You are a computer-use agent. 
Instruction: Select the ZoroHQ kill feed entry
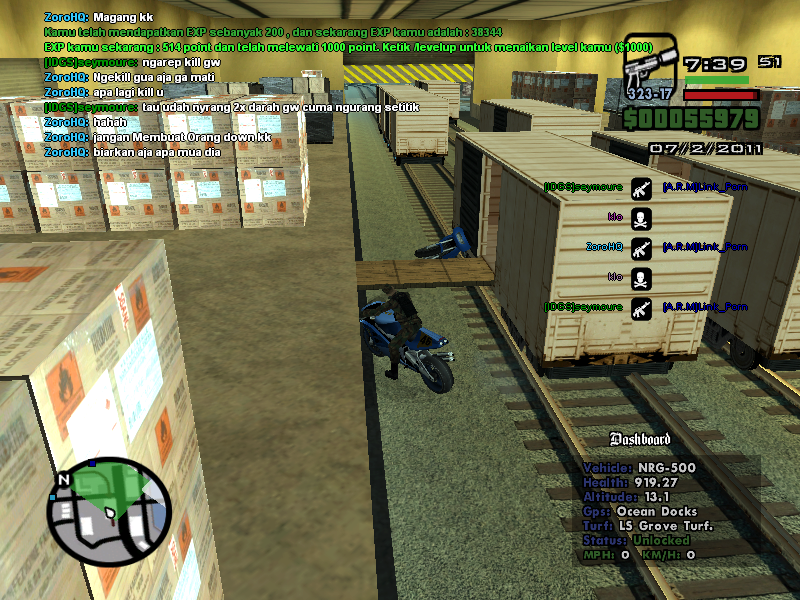click(603, 246)
